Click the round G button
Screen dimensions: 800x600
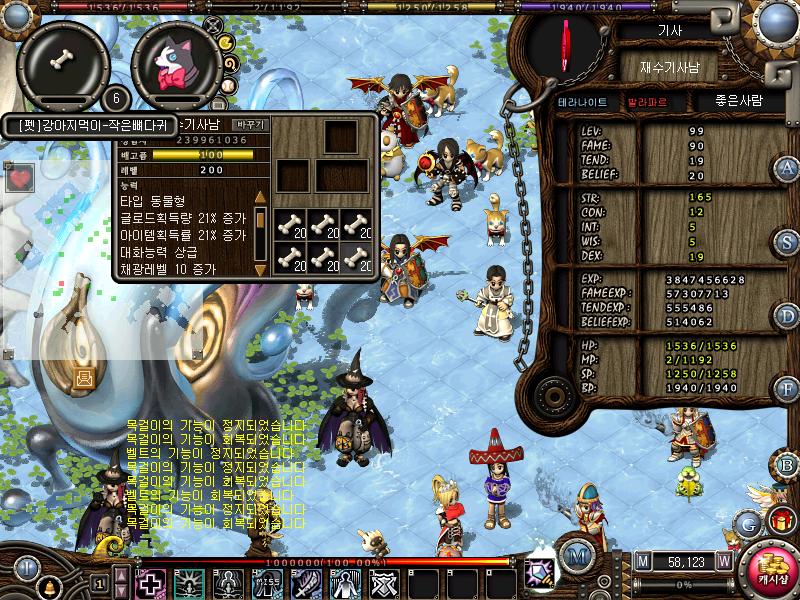point(747,523)
